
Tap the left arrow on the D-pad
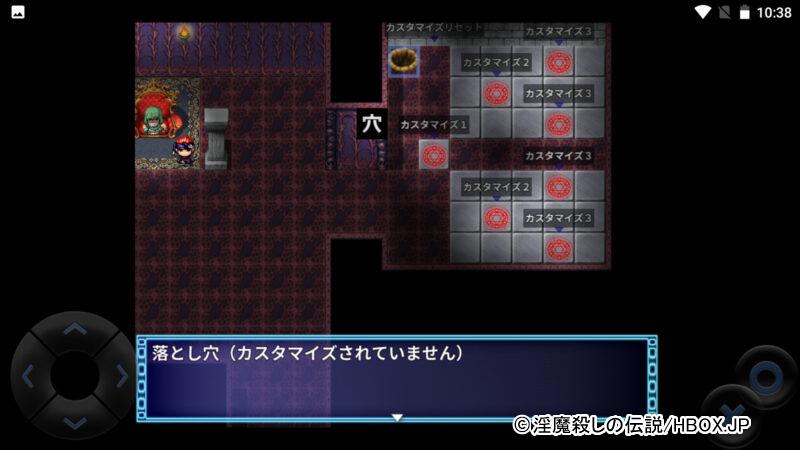pyautogui.click(x=28, y=377)
